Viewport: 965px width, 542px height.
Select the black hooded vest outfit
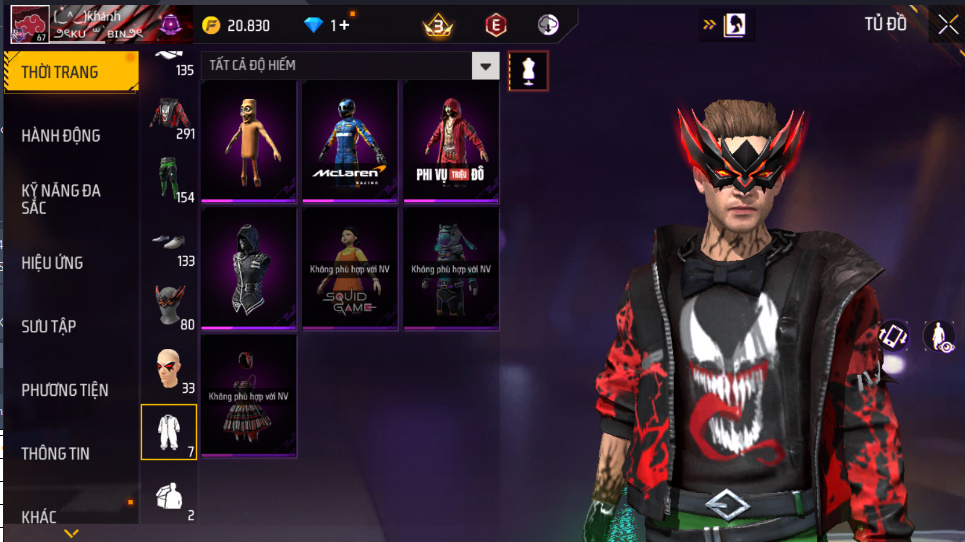249,268
